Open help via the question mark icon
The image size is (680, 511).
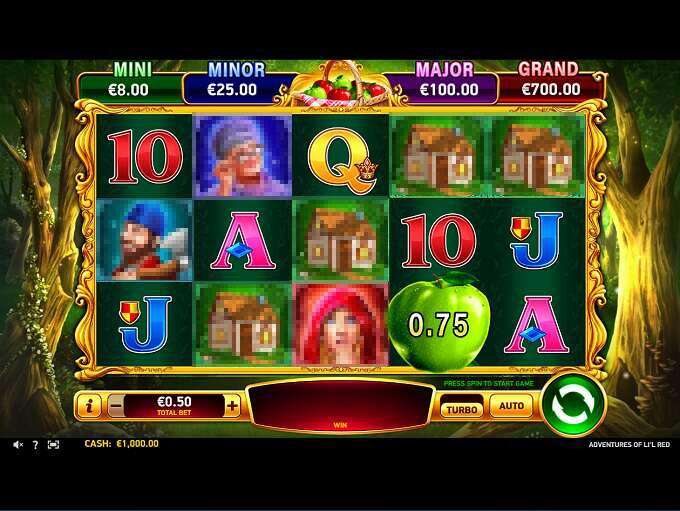click(35, 444)
